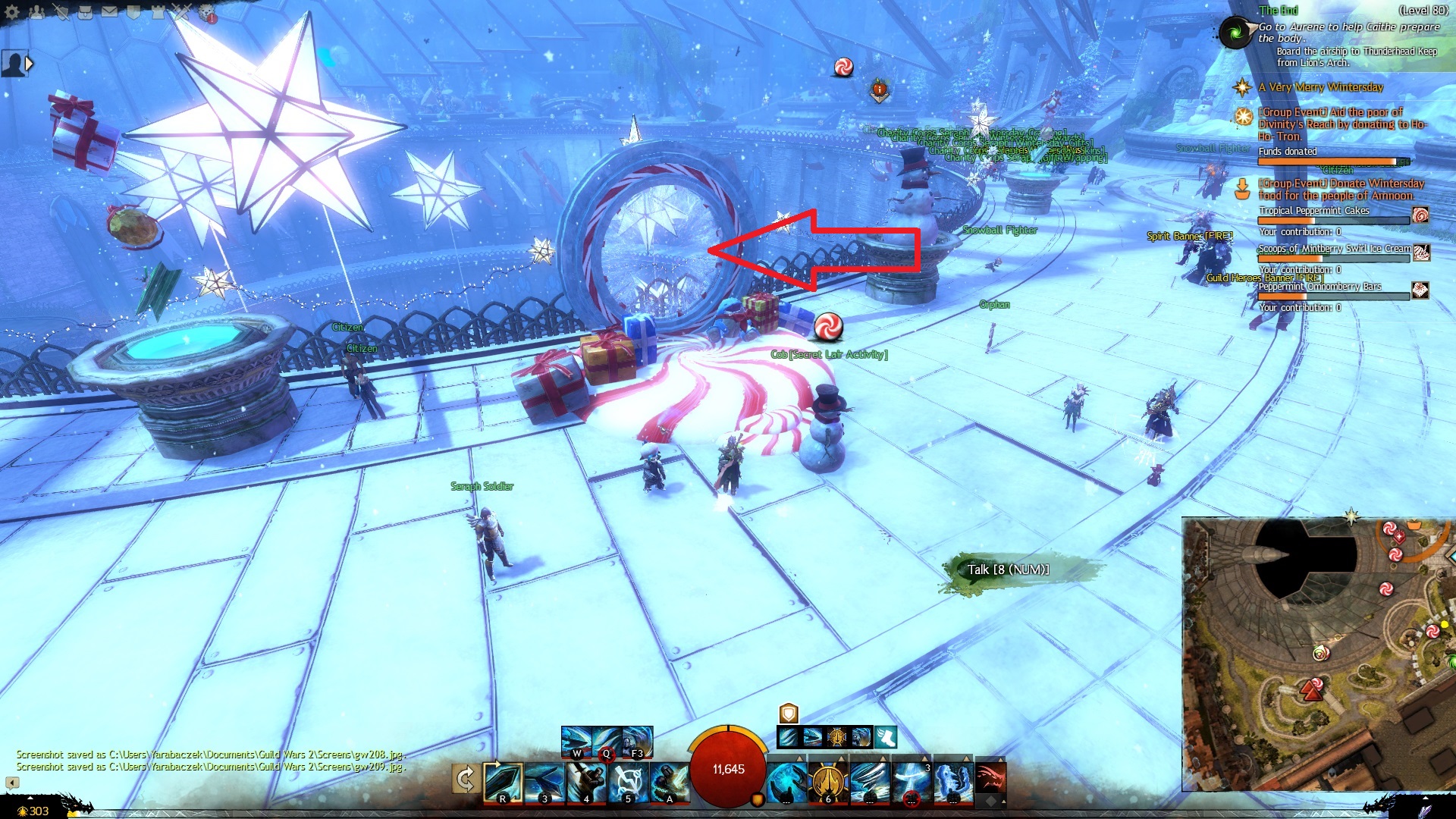This screenshot has width=1456, height=819.
Task: Open the mail envelope icon
Action: tap(109, 12)
